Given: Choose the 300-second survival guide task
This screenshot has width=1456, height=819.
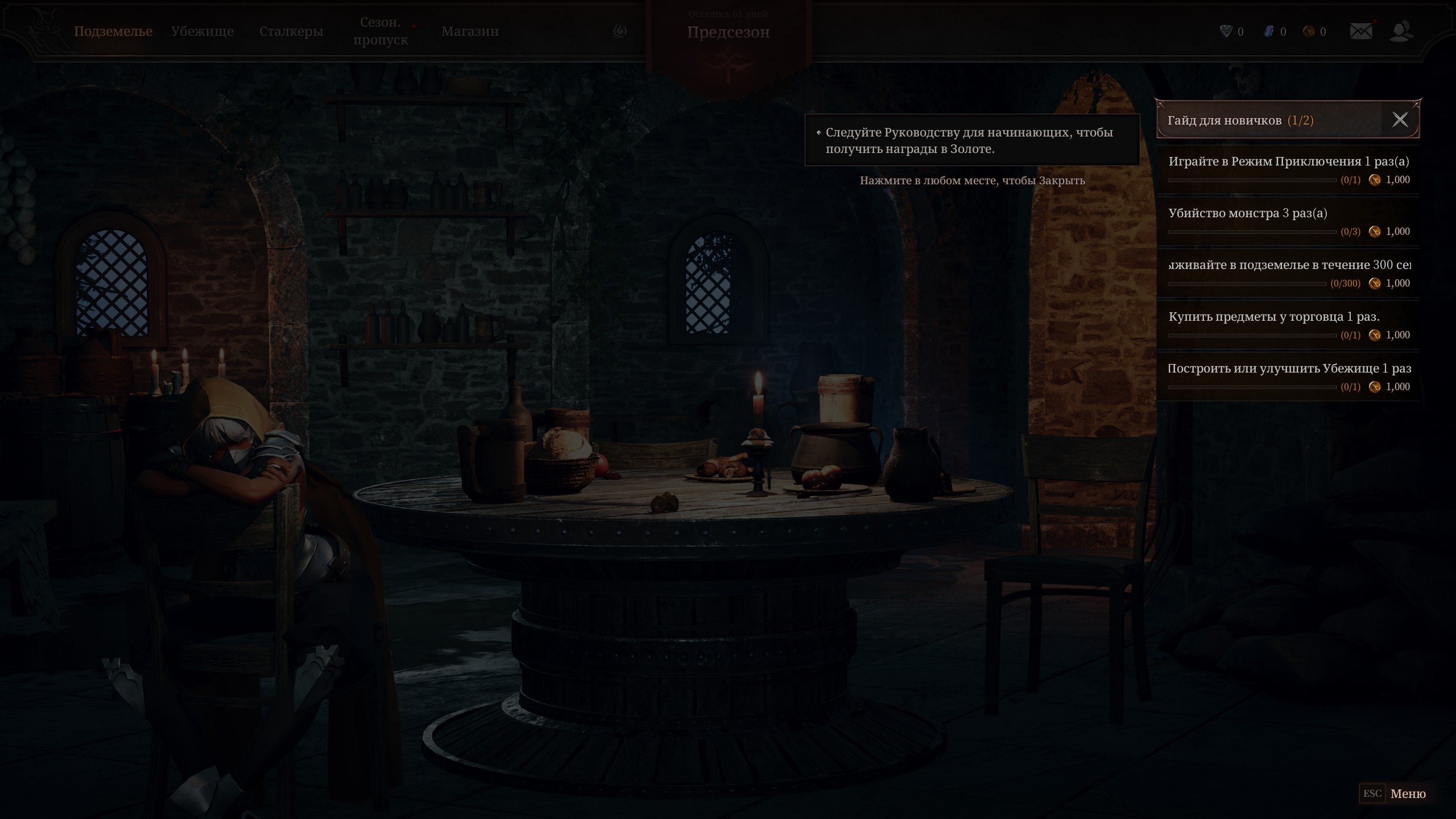Looking at the screenshot, I should pos(1288,273).
